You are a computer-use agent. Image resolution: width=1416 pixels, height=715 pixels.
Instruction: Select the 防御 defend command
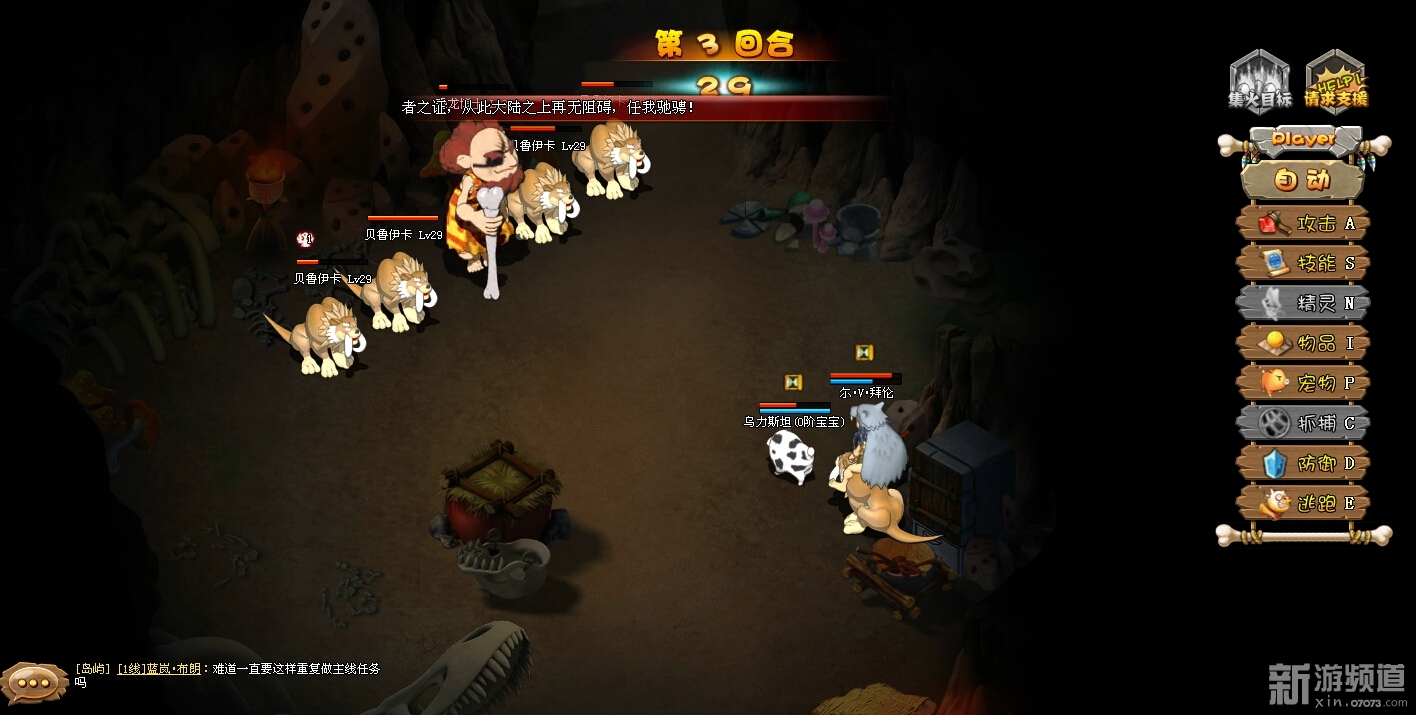coord(1304,463)
